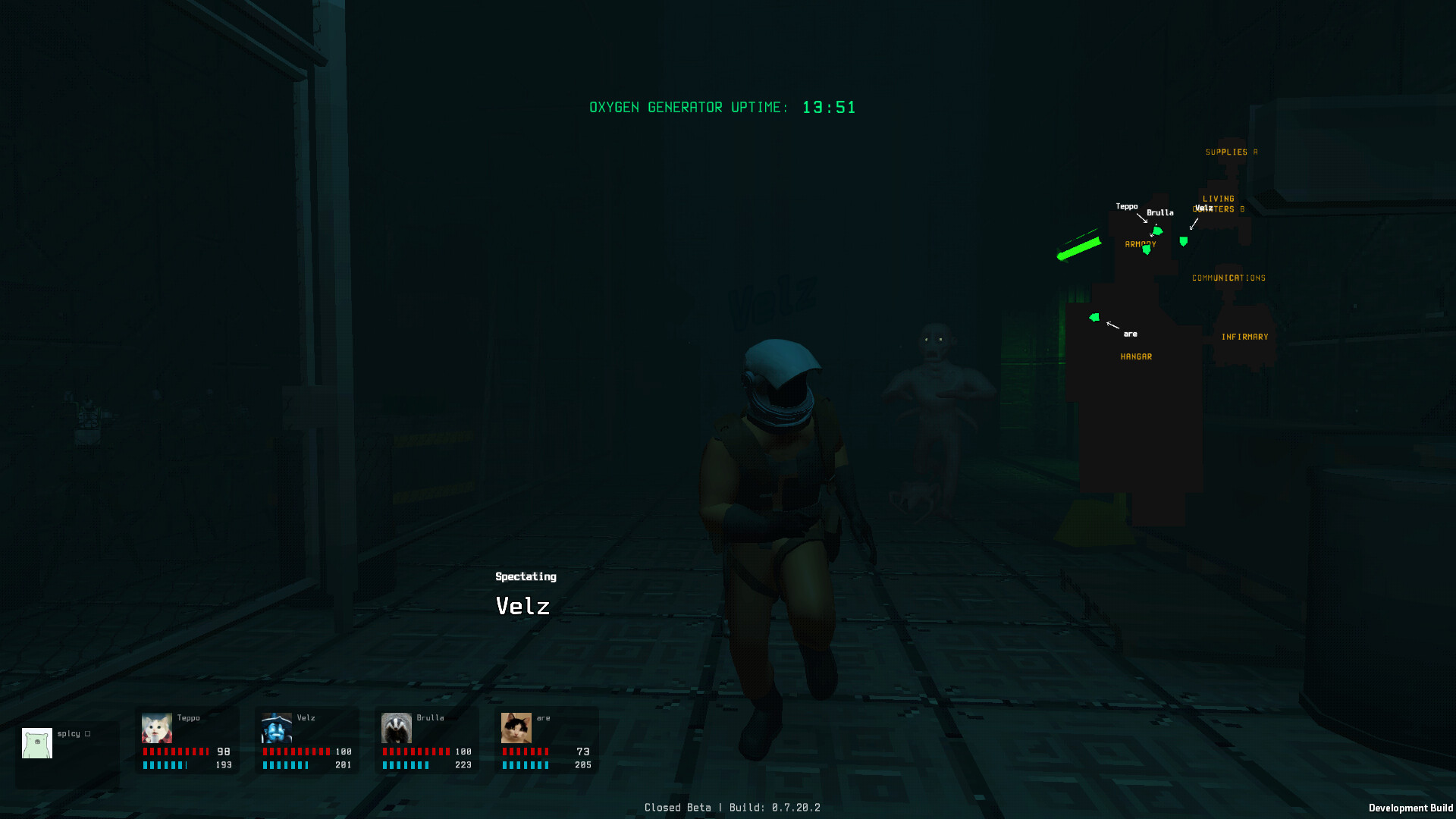Select splcy's polar bear icon
This screenshot has height=819, width=1456.
(36, 743)
